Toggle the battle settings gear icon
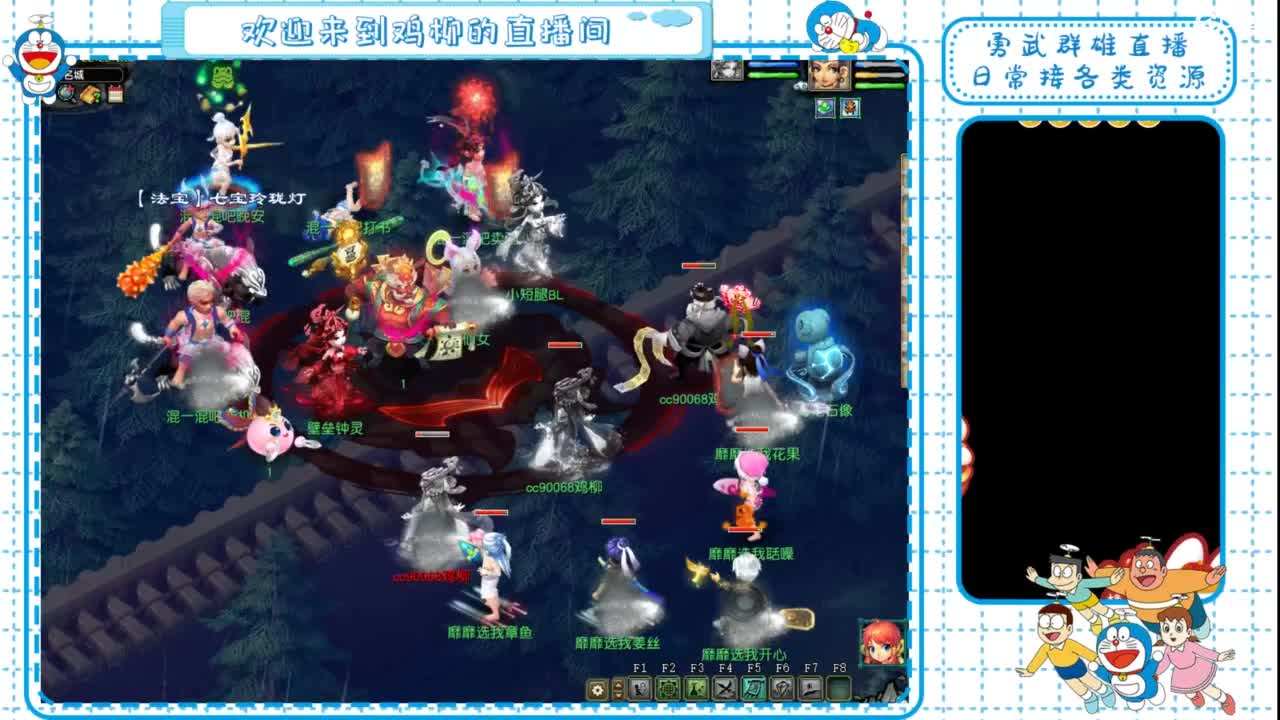 coord(597,688)
